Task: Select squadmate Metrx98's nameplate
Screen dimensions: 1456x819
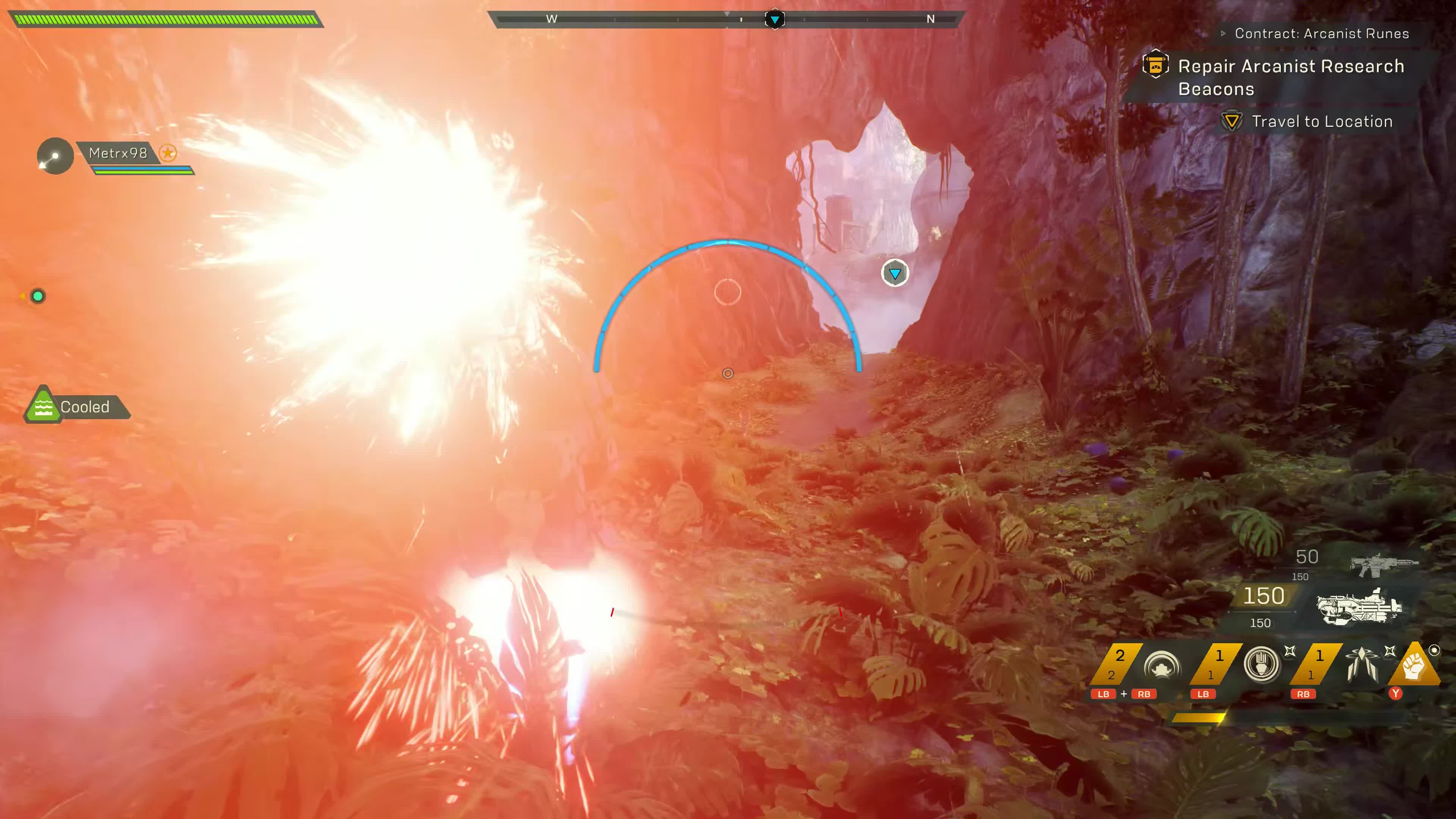Action: 118,153
